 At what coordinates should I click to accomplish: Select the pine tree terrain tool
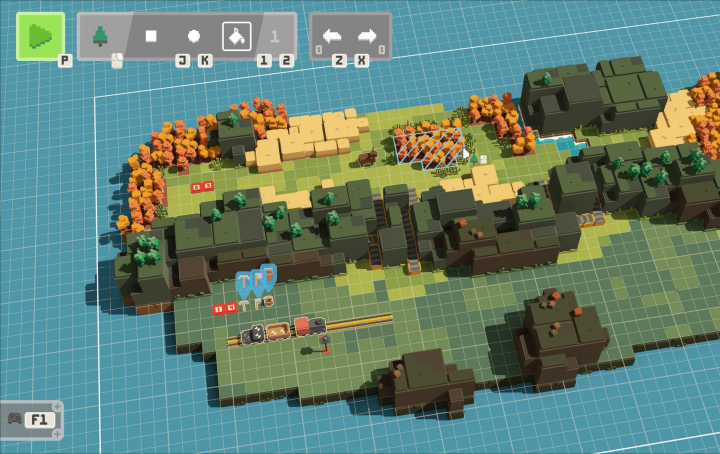(100, 36)
